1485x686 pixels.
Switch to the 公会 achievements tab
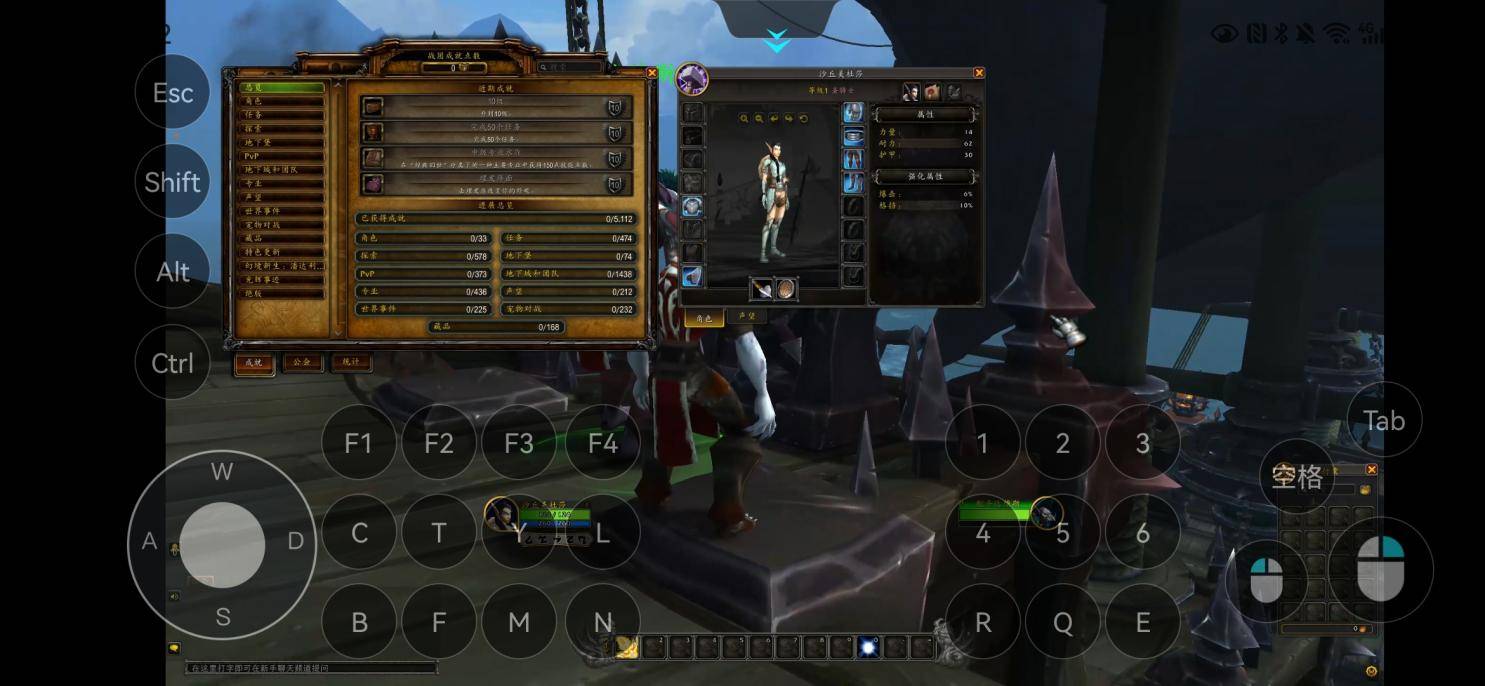(302, 362)
